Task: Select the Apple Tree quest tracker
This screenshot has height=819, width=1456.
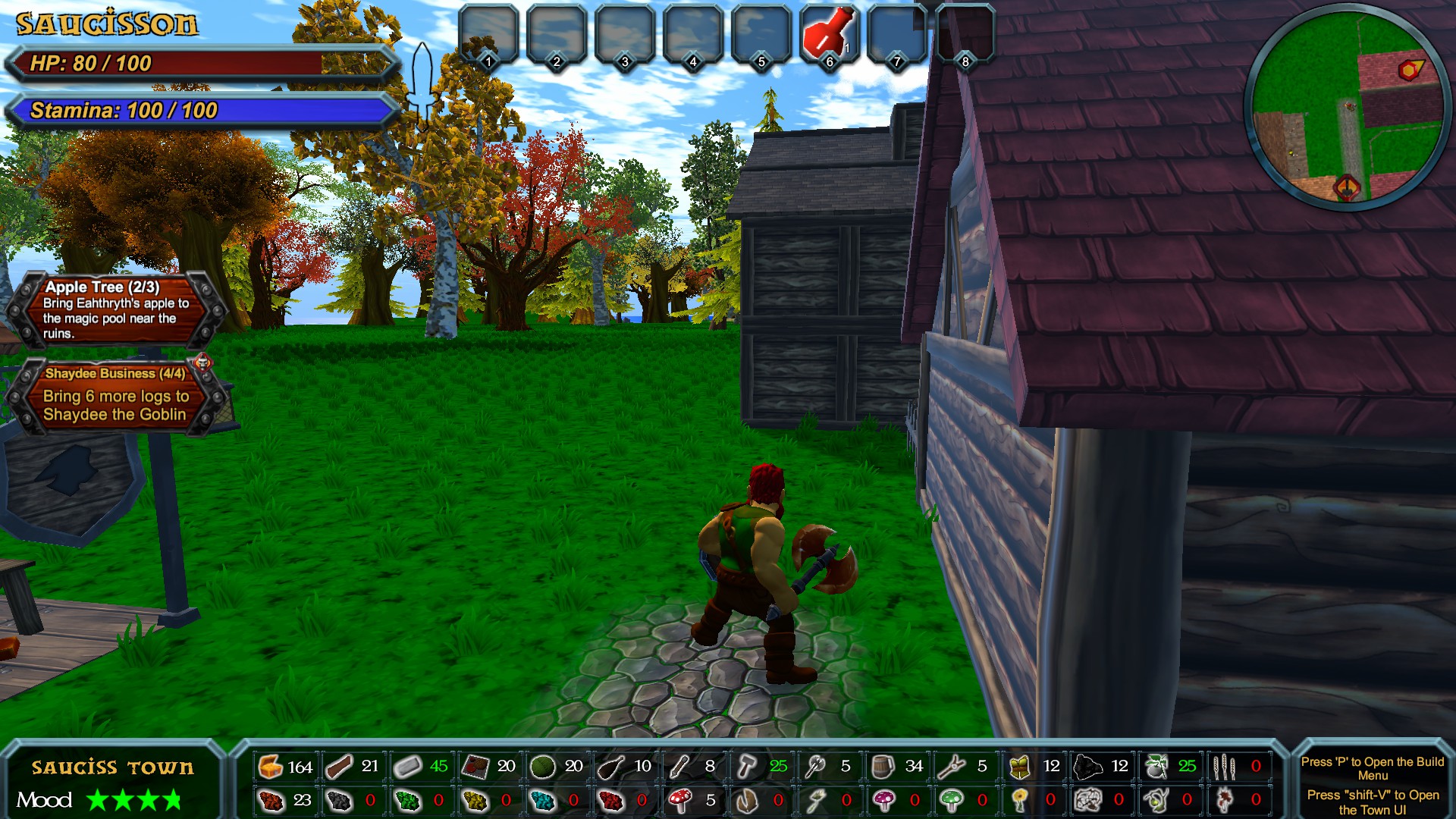Action: click(115, 309)
